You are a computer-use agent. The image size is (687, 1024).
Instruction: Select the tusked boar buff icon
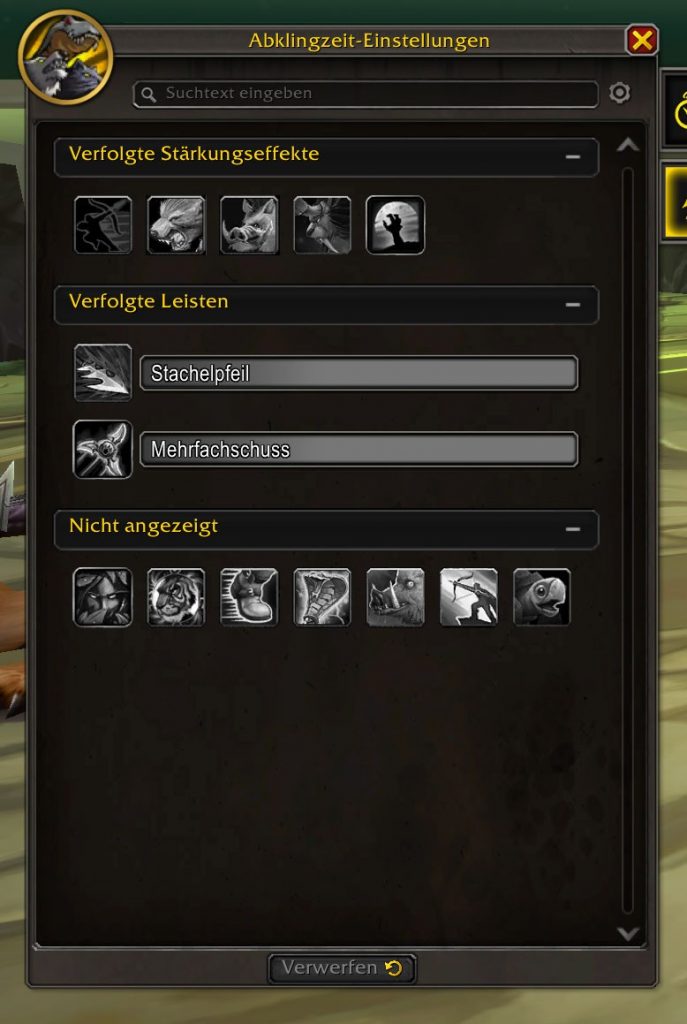(x=249, y=225)
